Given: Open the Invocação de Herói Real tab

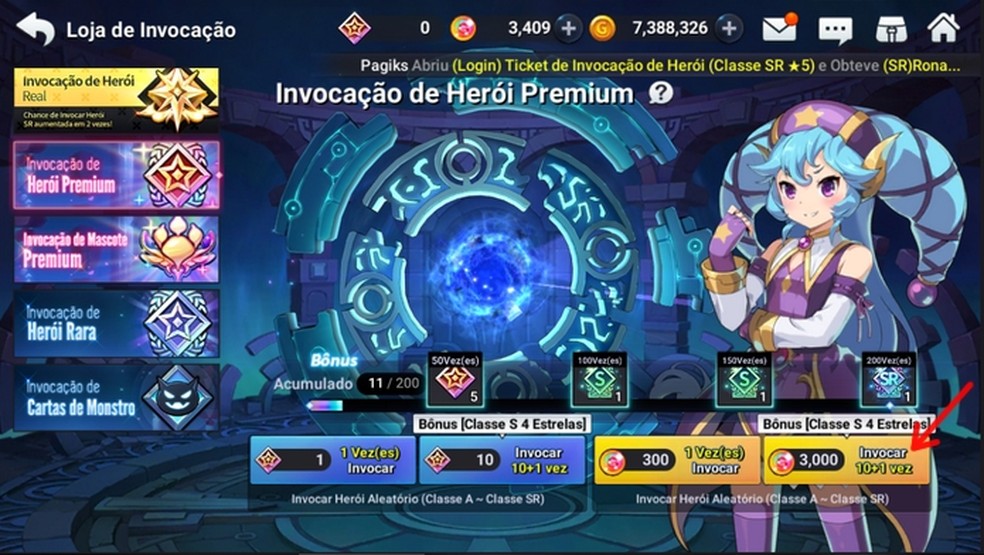Looking at the screenshot, I should point(116,100).
